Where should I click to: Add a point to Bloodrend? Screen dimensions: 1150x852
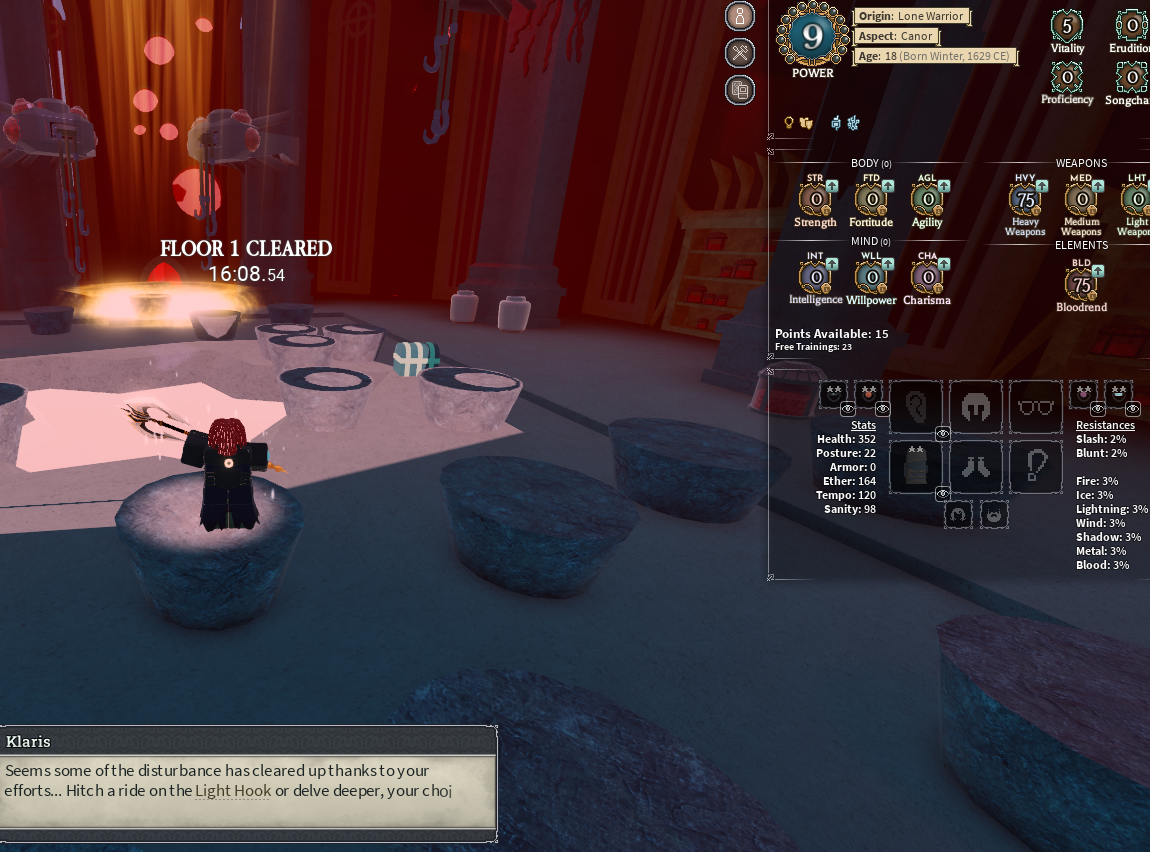[1098, 271]
